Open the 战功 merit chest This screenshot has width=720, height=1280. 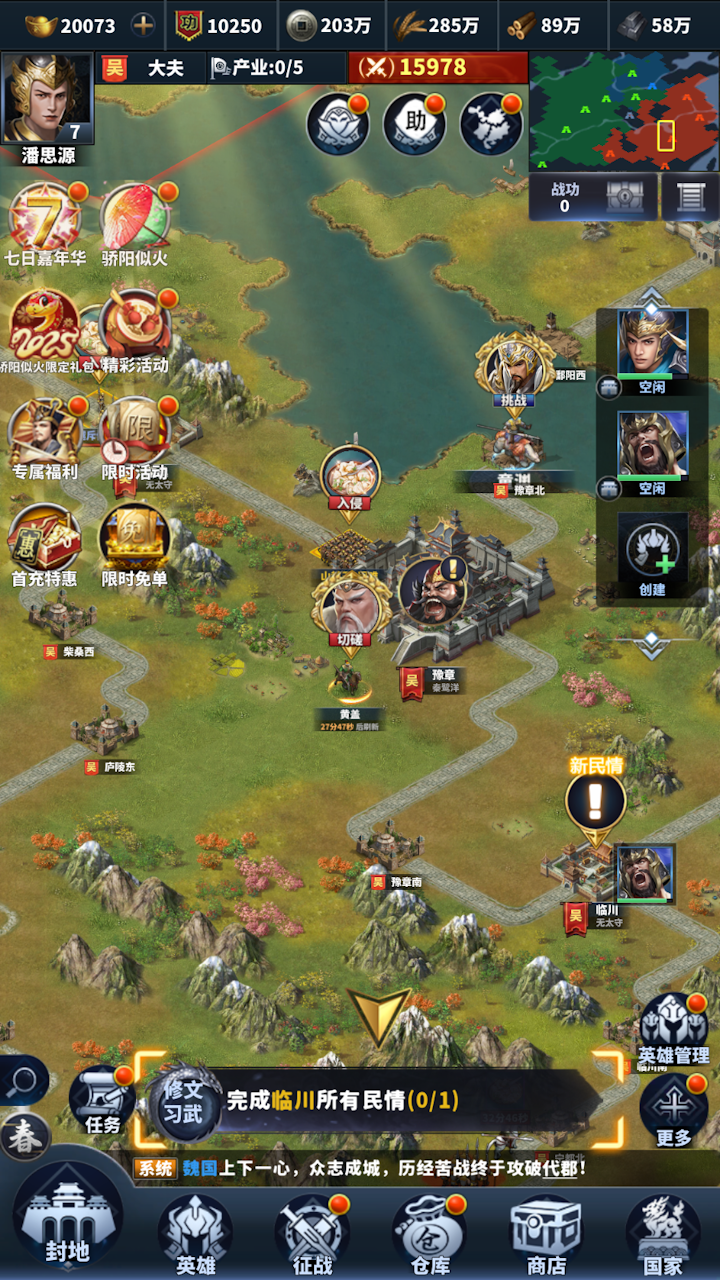(x=624, y=196)
